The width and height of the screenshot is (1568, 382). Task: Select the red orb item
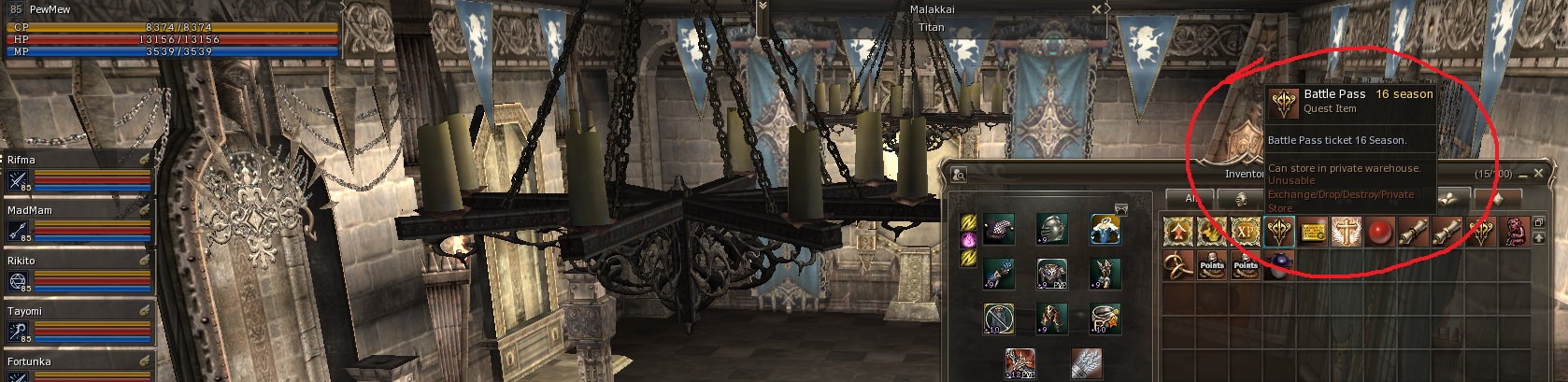1380,232
